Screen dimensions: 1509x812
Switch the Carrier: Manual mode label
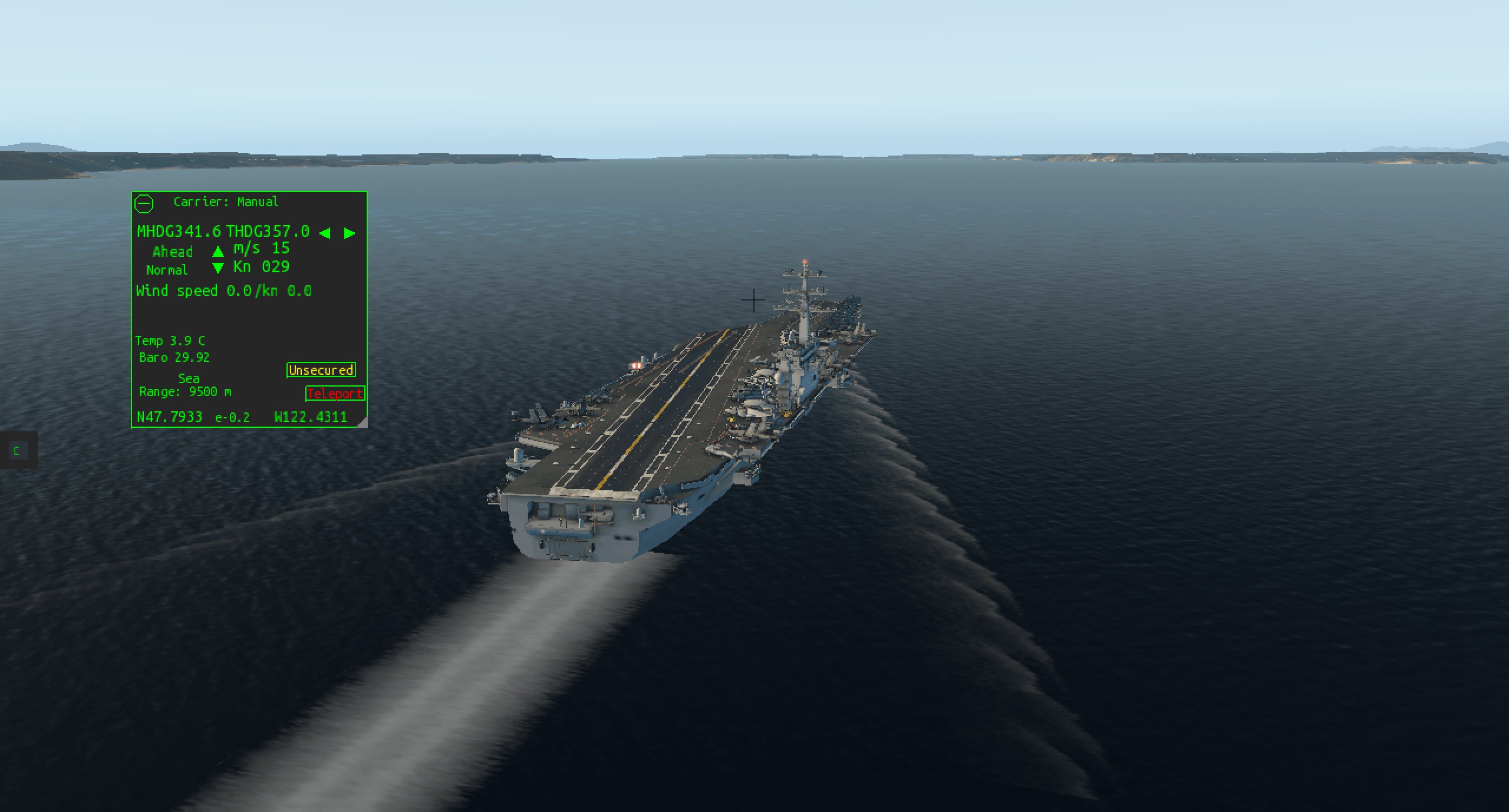226,202
